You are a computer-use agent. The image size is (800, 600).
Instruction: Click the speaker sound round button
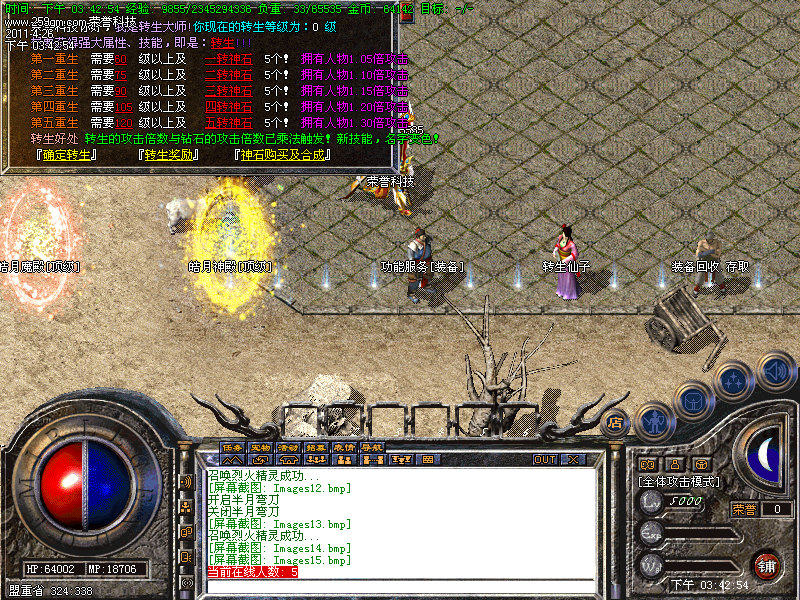[774, 372]
